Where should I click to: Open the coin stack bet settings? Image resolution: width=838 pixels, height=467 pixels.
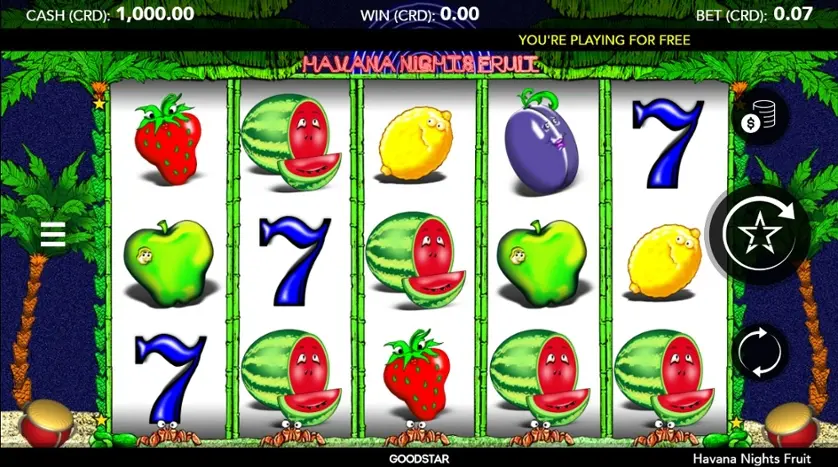tap(759, 118)
